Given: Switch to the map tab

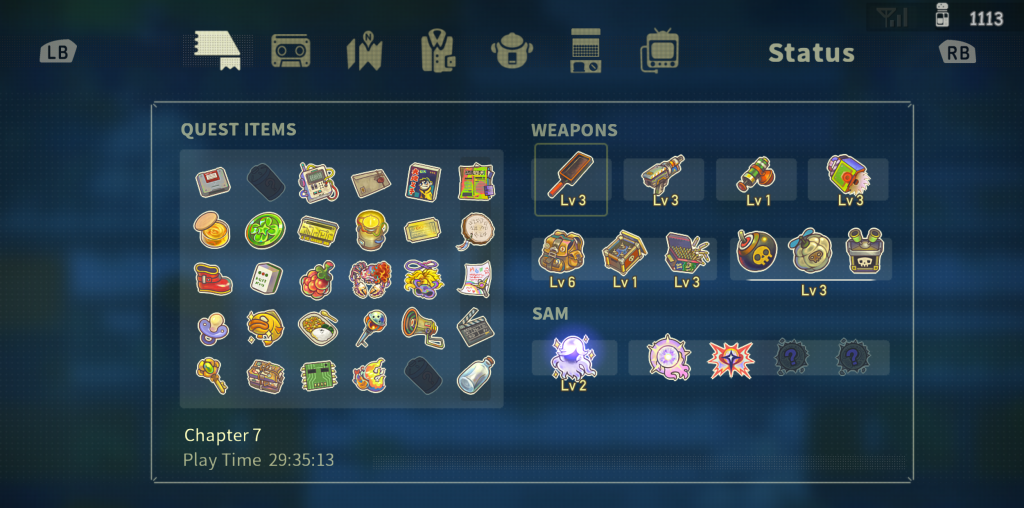Looking at the screenshot, I should point(365,52).
